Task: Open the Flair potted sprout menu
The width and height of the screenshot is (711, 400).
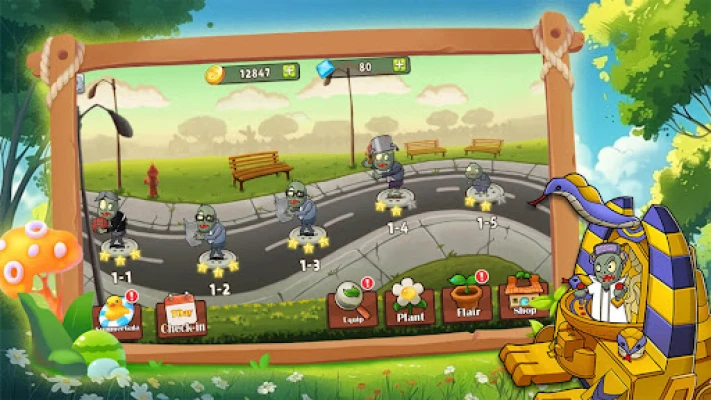Action: point(465,298)
